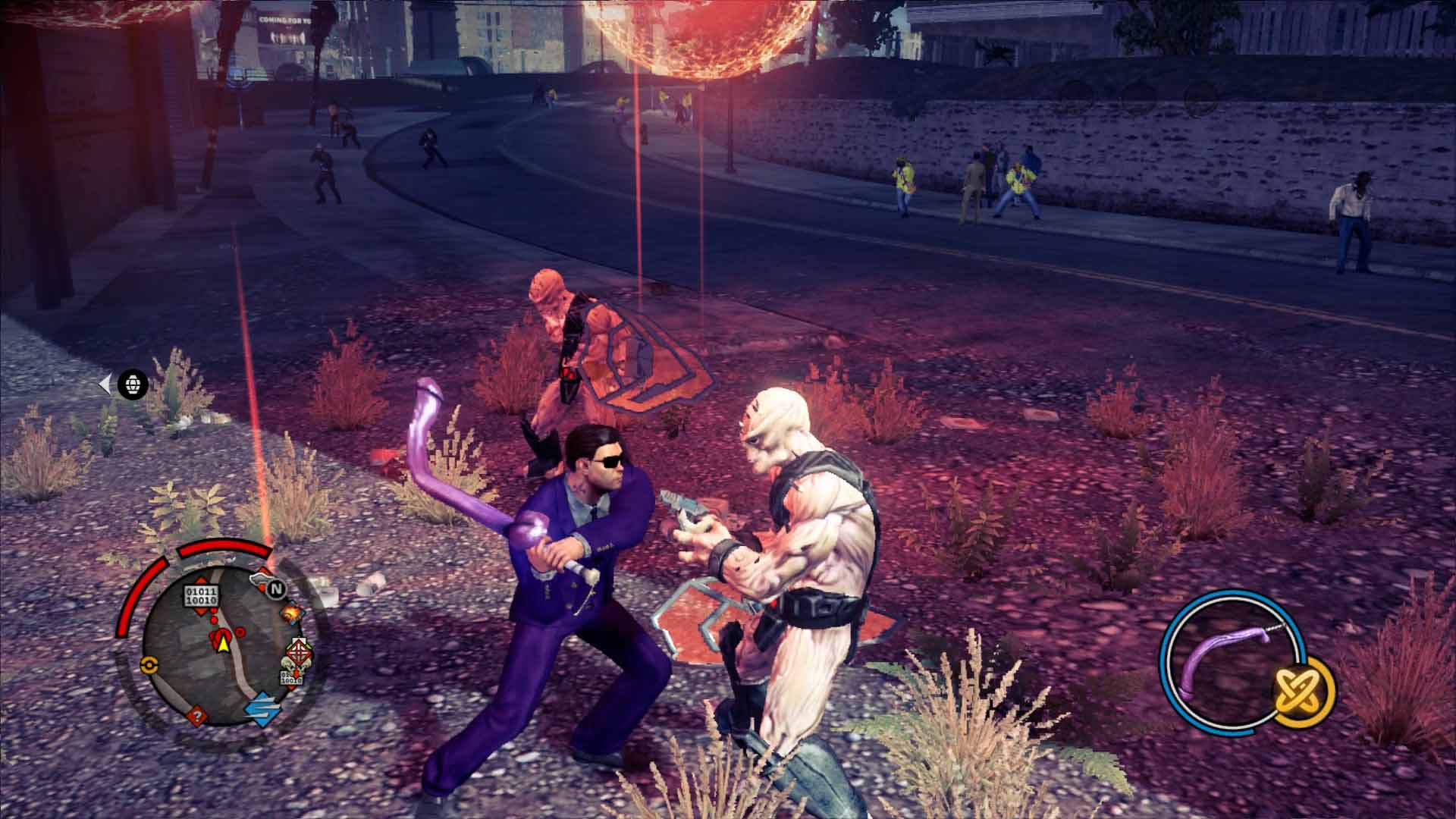Select the binary code shop sign on minimap
The height and width of the screenshot is (819, 1456).
[202, 594]
